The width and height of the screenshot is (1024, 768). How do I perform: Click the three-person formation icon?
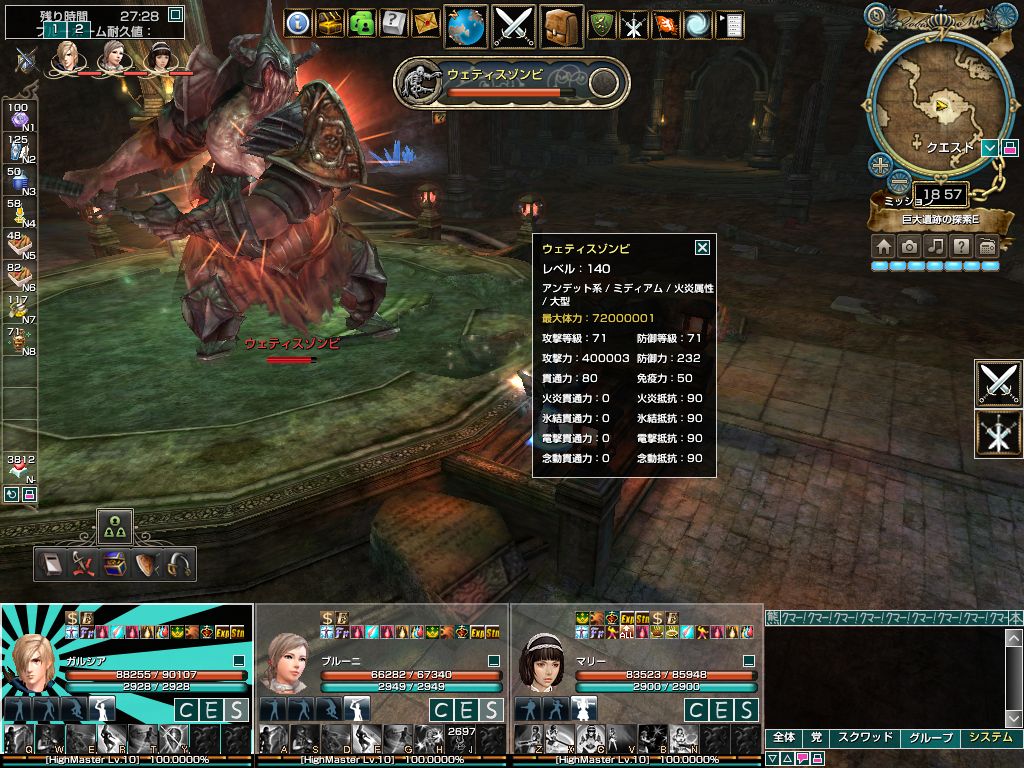tap(114, 525)
